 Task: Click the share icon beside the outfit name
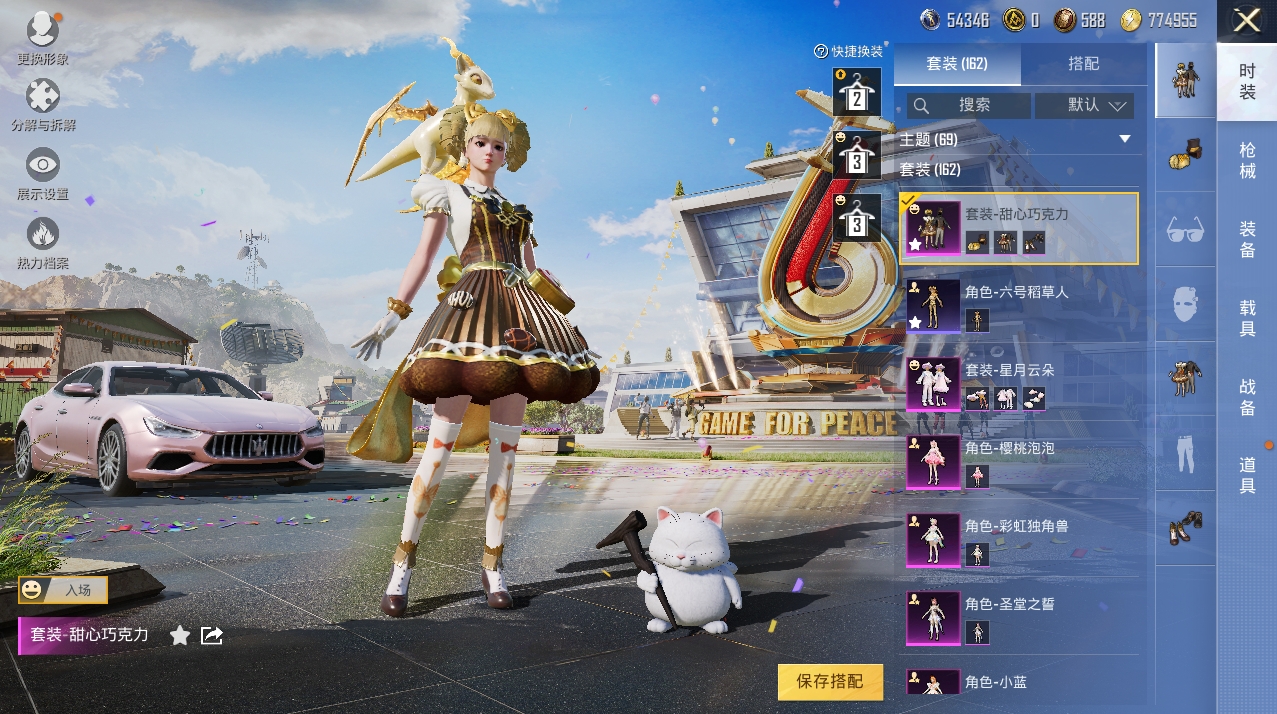[212, 635]
